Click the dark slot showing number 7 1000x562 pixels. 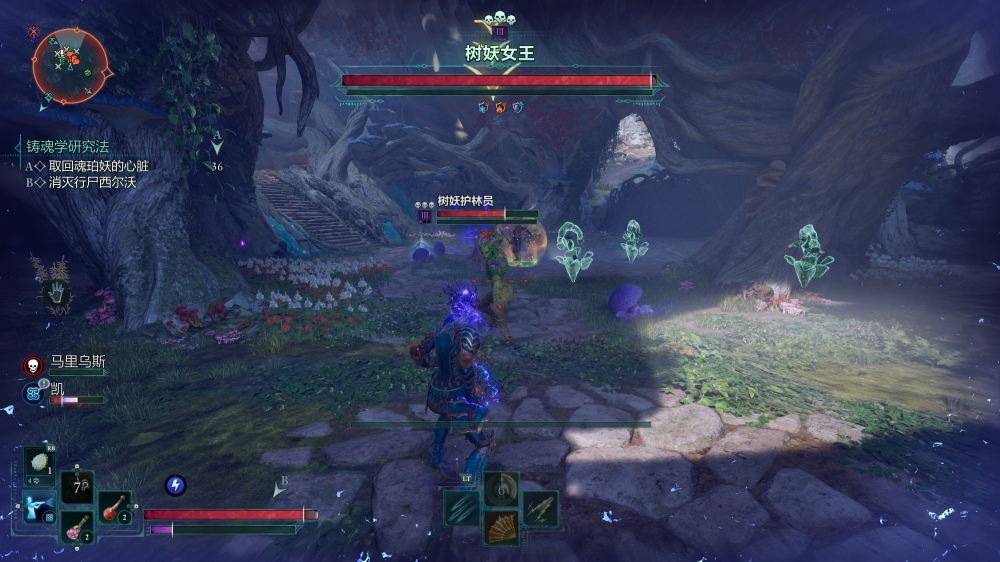coord(77,488)
